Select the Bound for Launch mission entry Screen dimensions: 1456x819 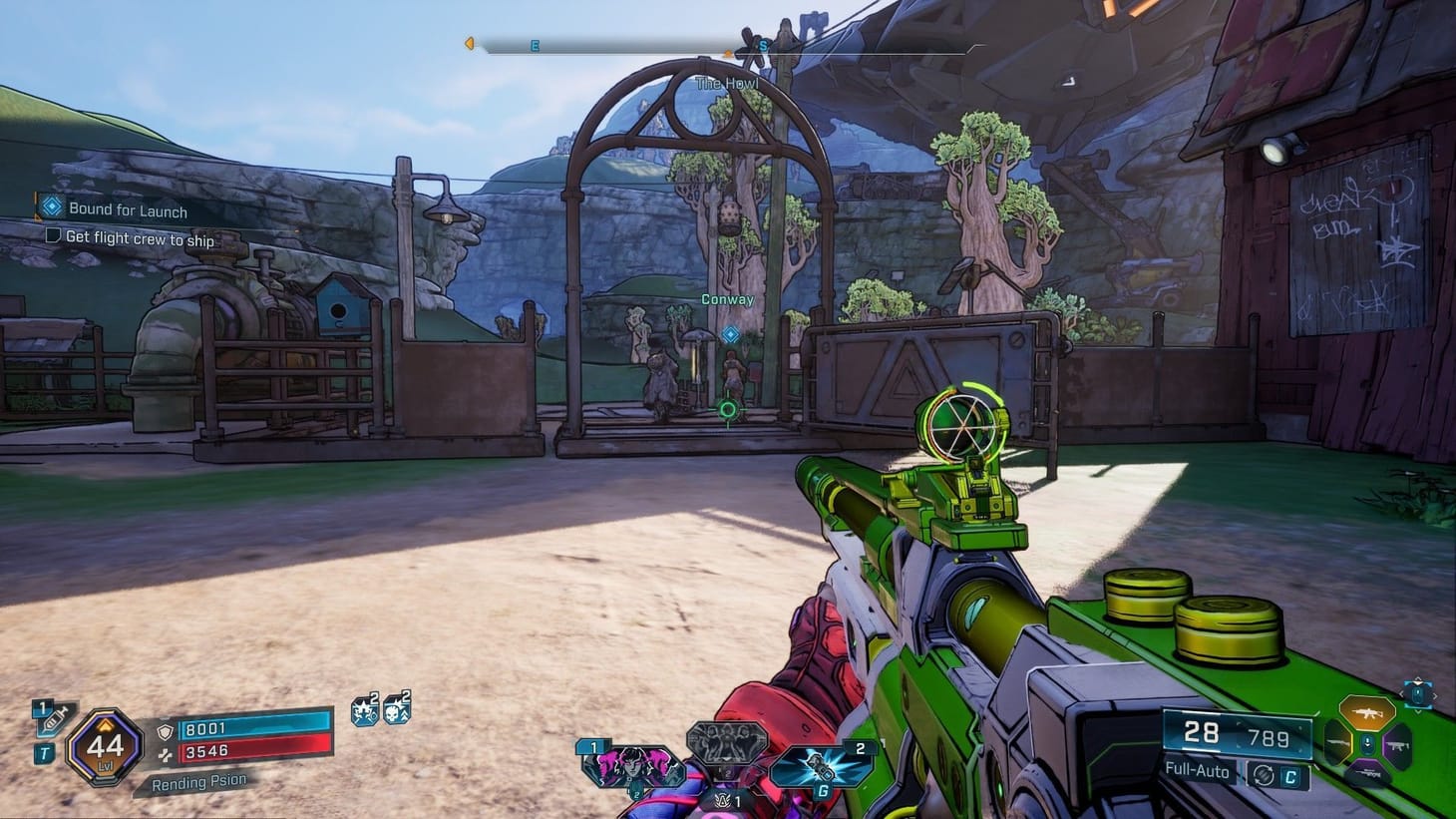tap(127, 210)
